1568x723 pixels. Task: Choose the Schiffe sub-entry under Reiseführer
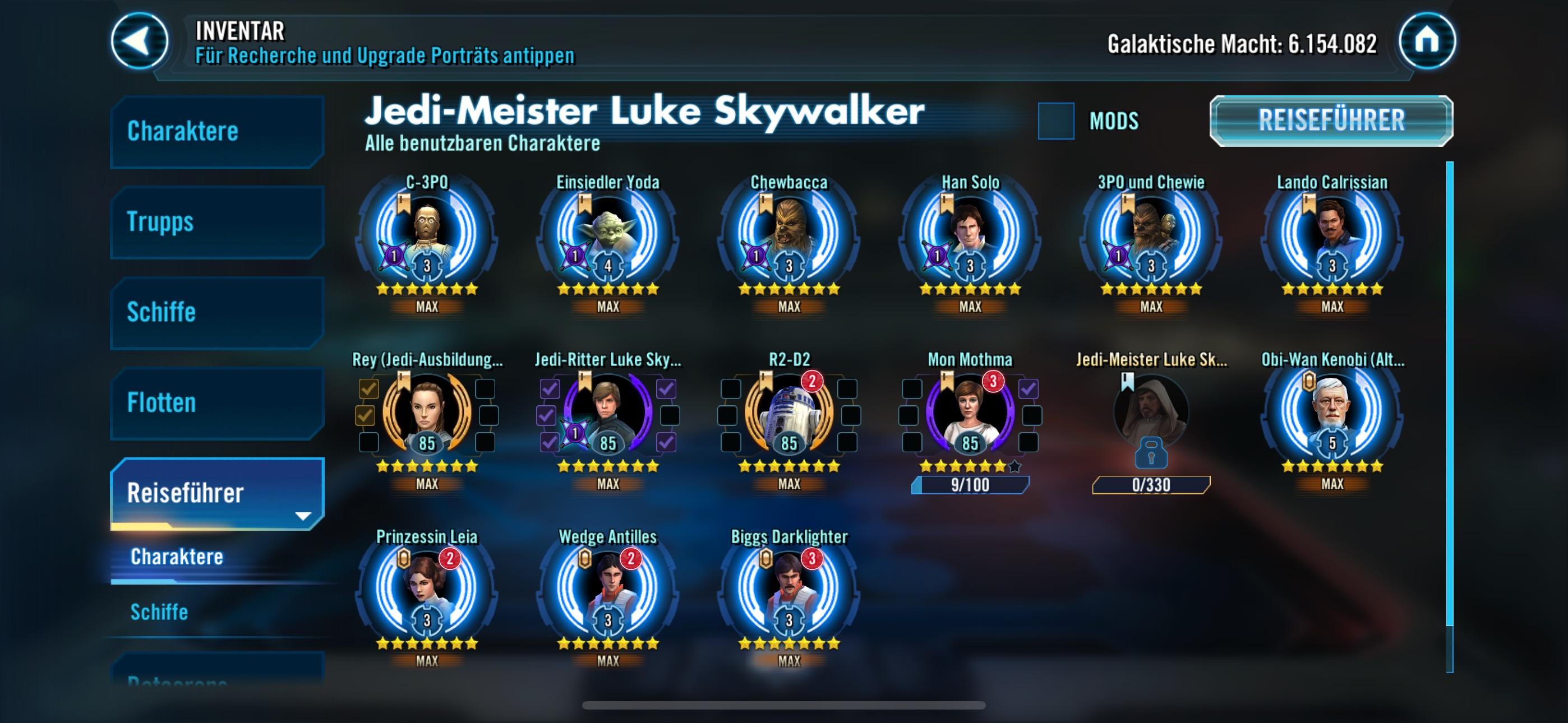[x=159, y=611]
